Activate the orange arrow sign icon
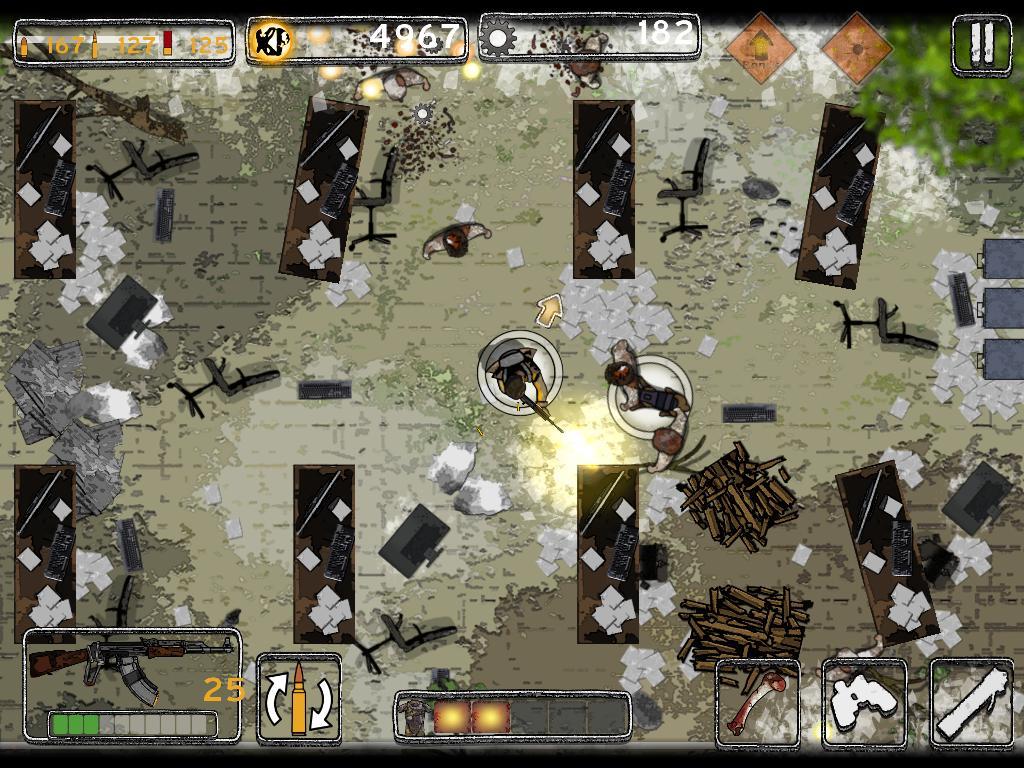 pos(761,46)
